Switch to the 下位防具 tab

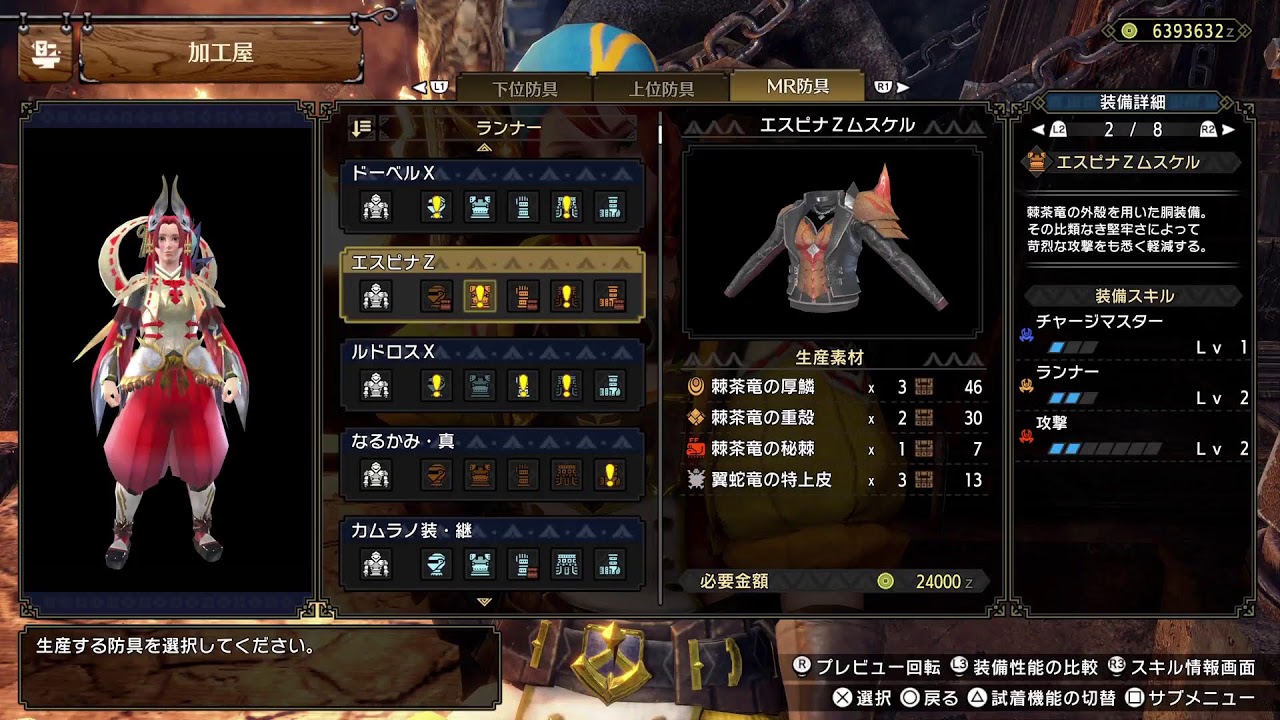pyautogui.click(x=526, y=88)
